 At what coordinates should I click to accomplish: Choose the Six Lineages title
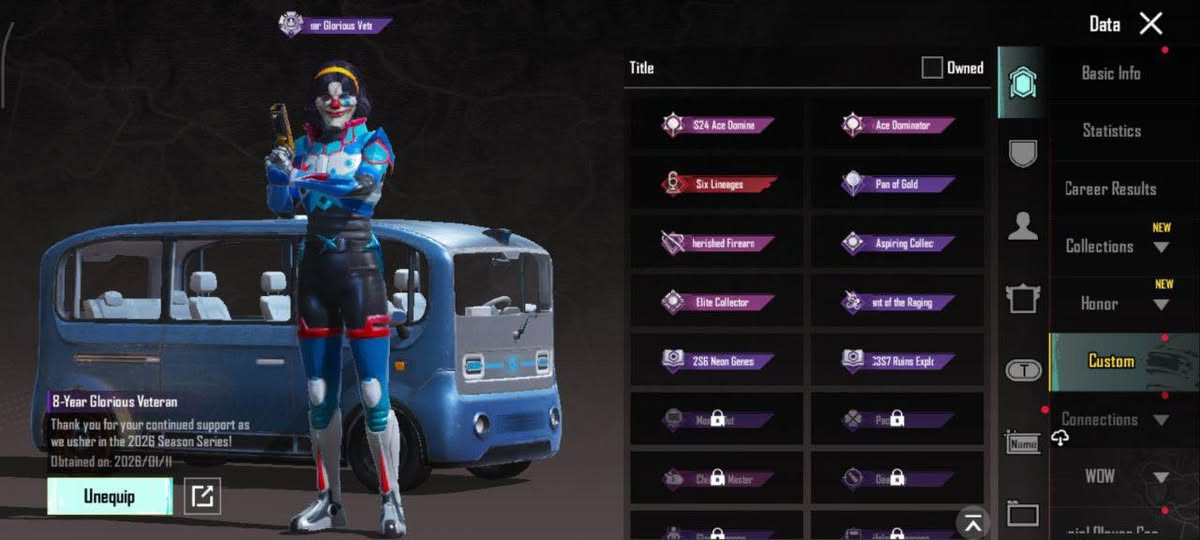(x=717, y=184)
